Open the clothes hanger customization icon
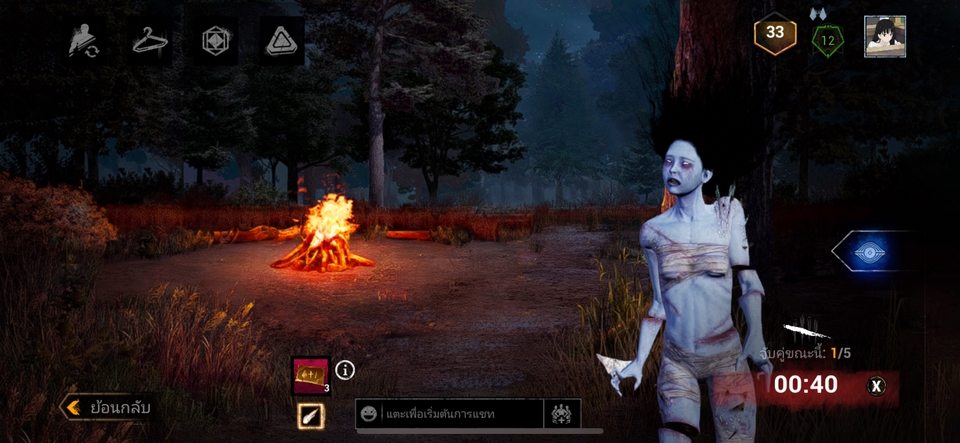The height and width of the screenshot is (443, 960). (150, 41)
